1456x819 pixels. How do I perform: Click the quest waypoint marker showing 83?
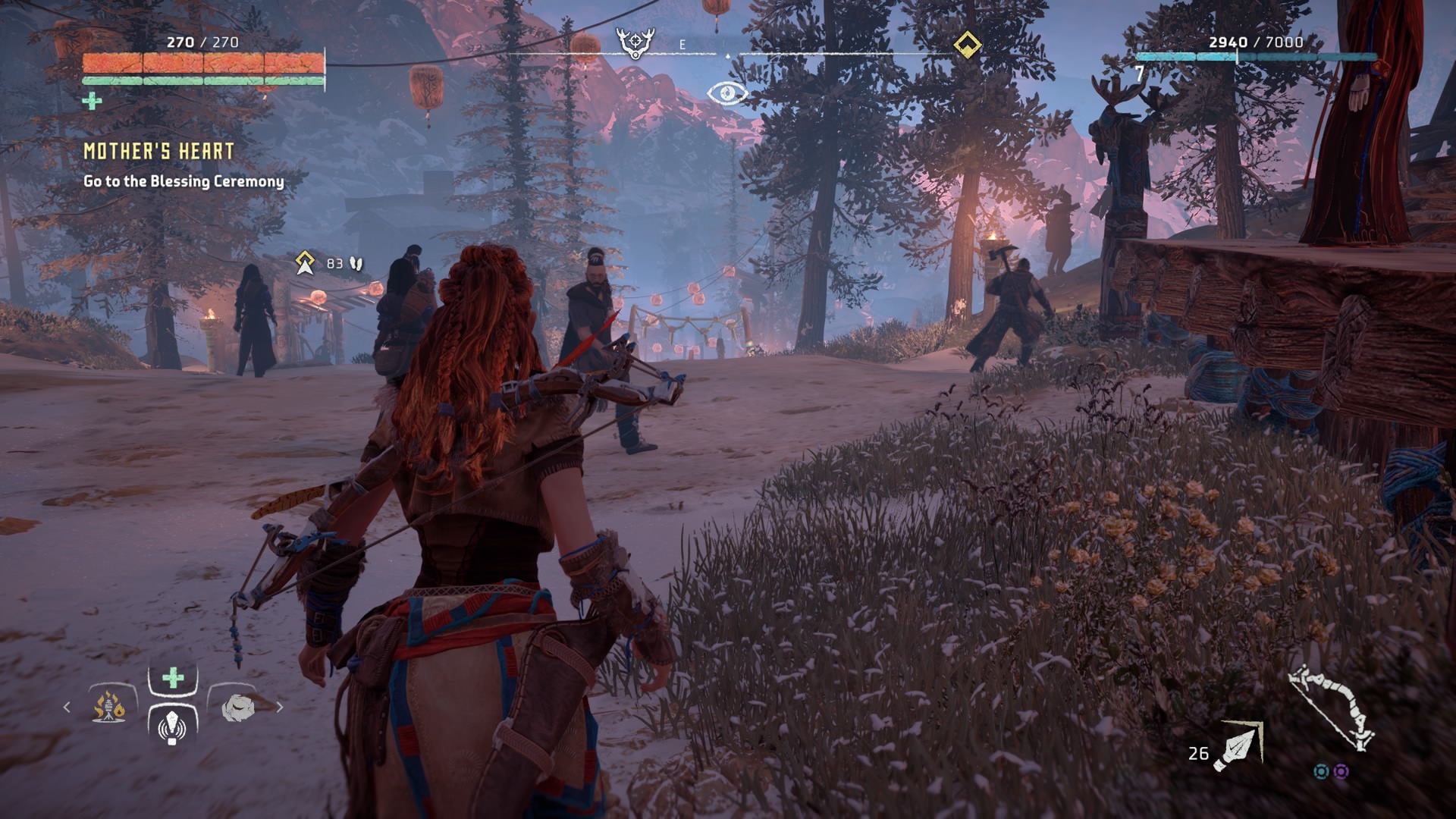click(306, 263)
